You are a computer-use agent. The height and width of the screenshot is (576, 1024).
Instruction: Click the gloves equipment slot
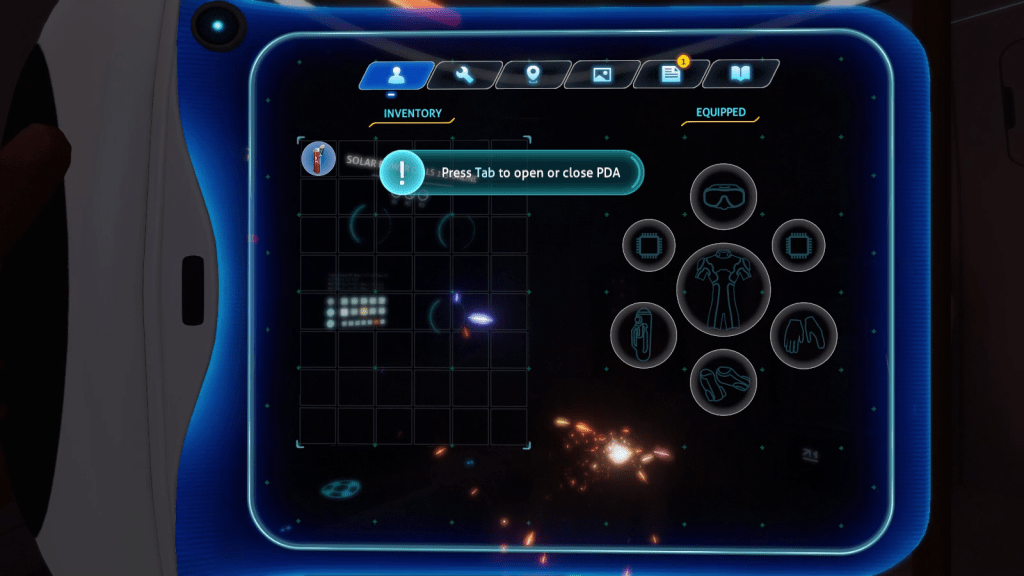803,335
